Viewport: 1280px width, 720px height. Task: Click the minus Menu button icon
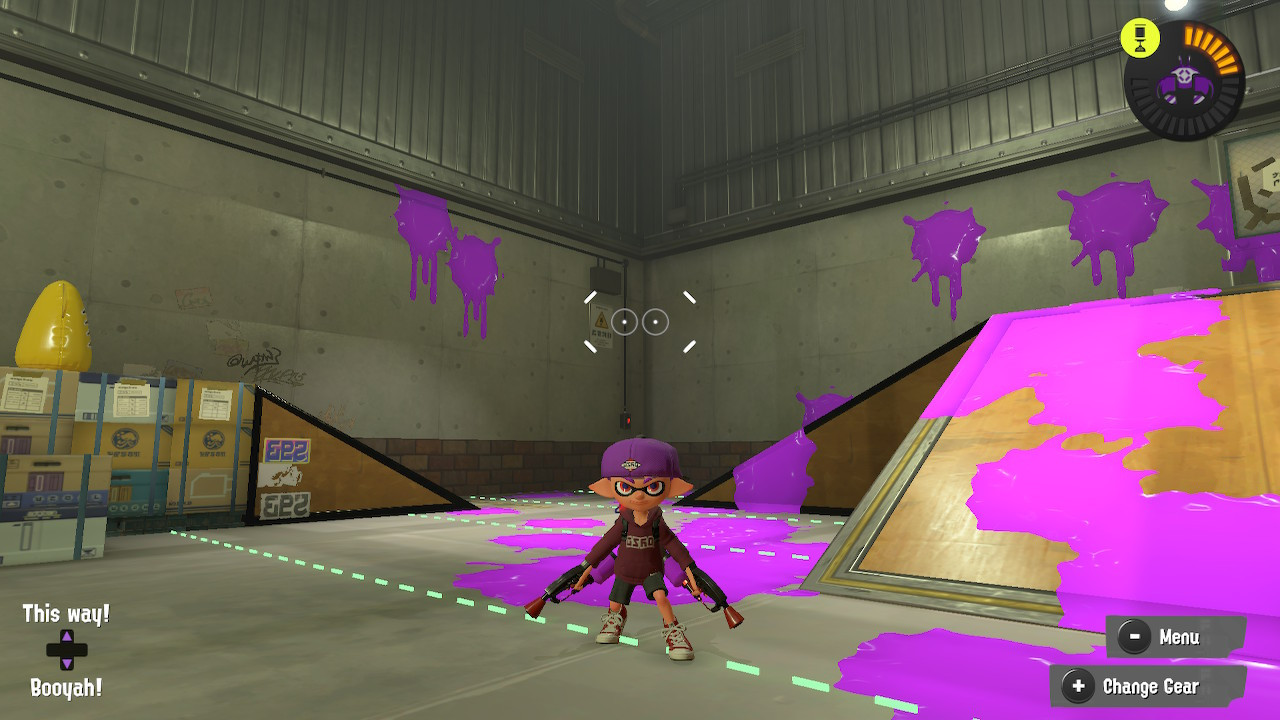[1134, 636]
